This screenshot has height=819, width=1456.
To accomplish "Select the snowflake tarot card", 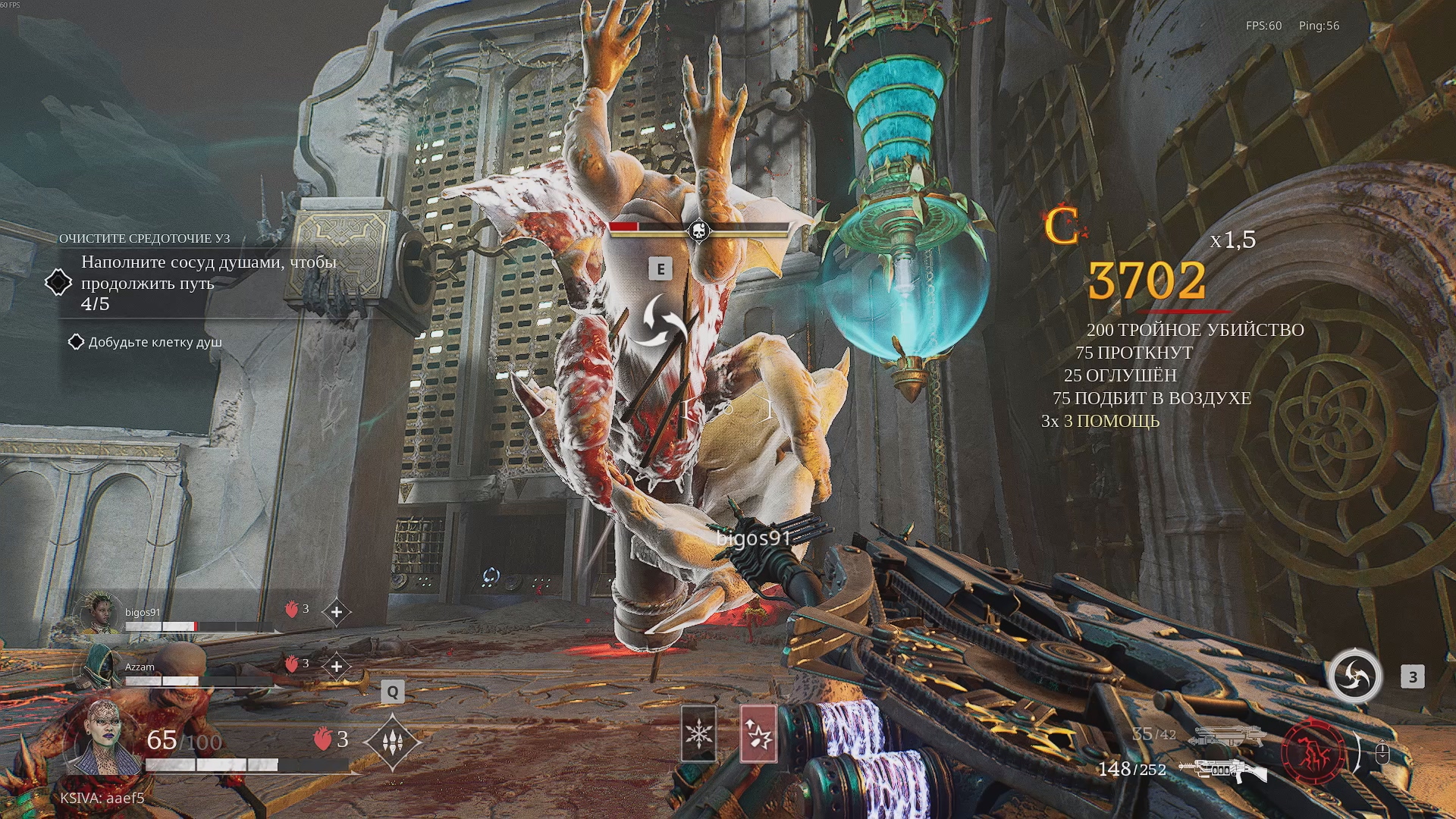I will coord(698,733).
